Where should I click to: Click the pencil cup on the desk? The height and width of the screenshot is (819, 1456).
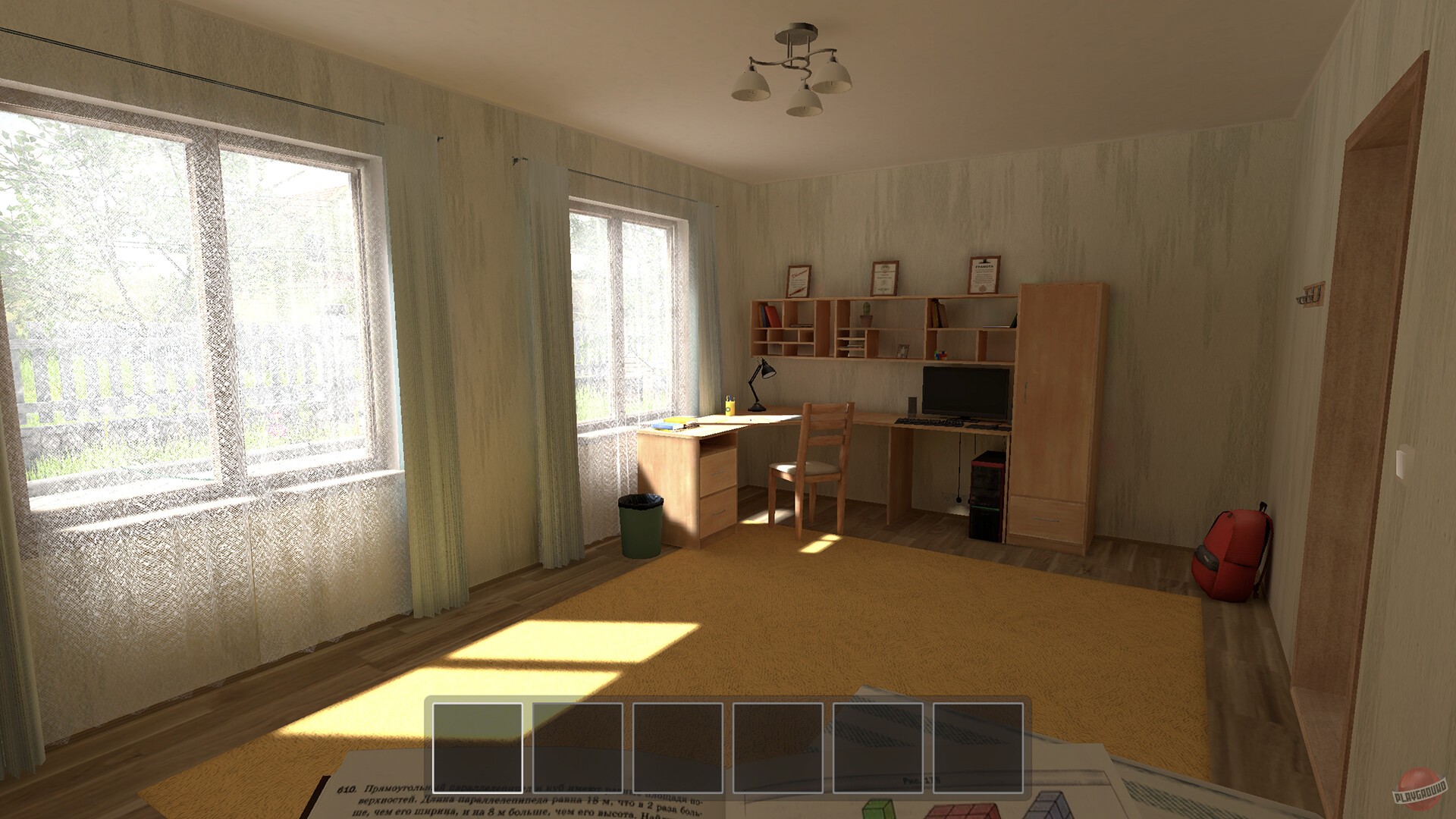pos(730,406)
